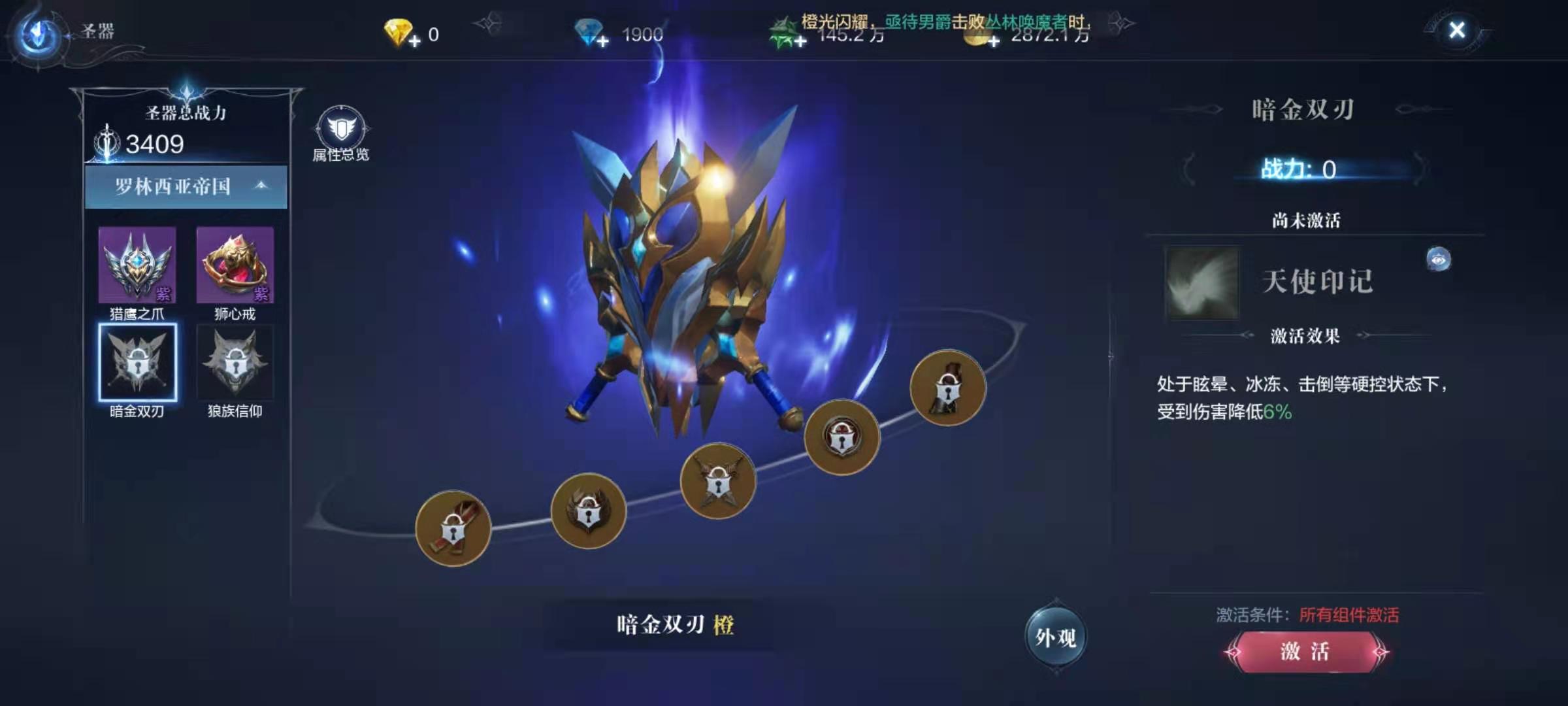Select the center locked shield component node
This screenshot has width=1568, height=706.
(717, 482)
